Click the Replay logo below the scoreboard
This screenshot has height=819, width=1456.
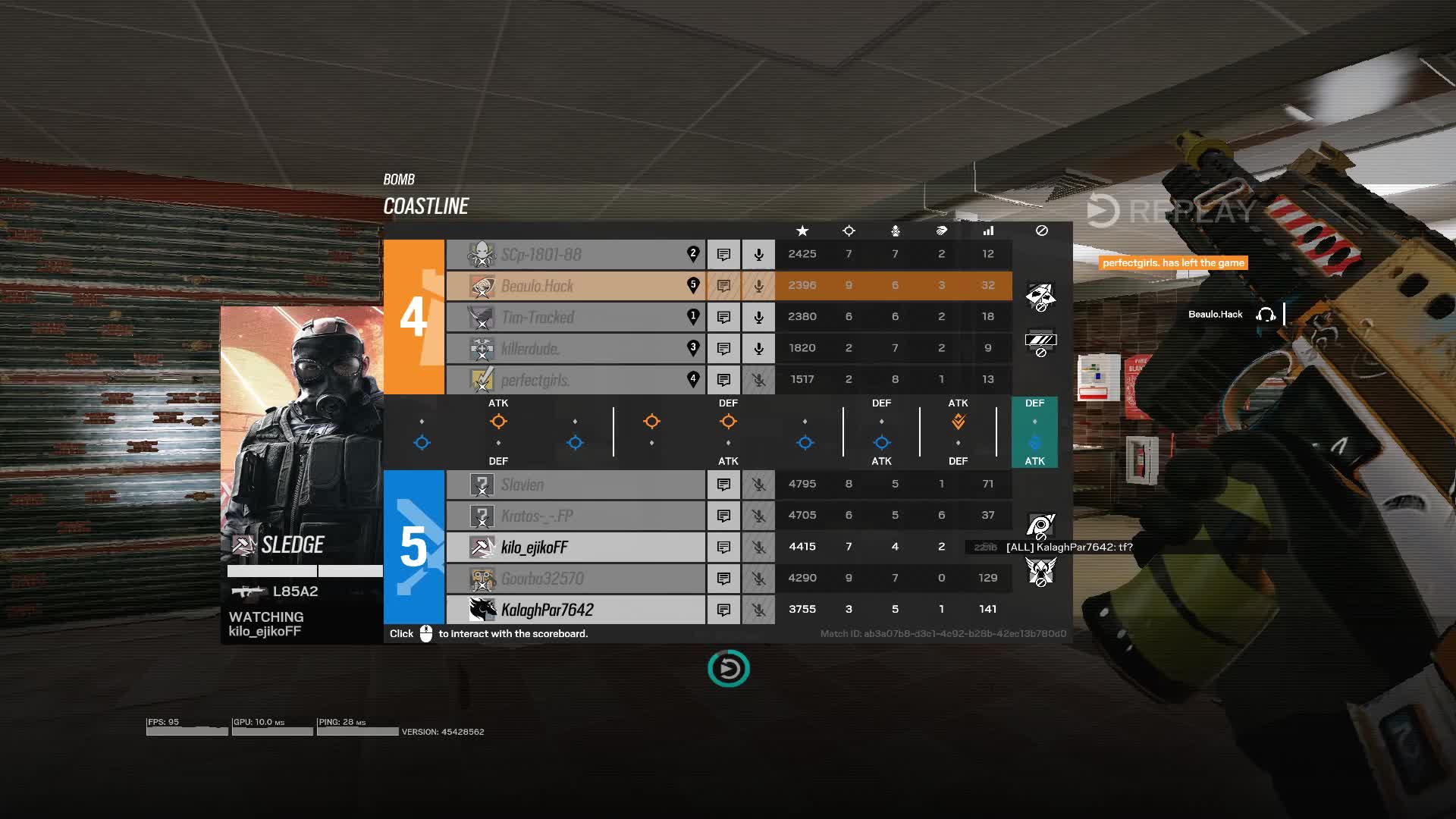click(727, 669)
